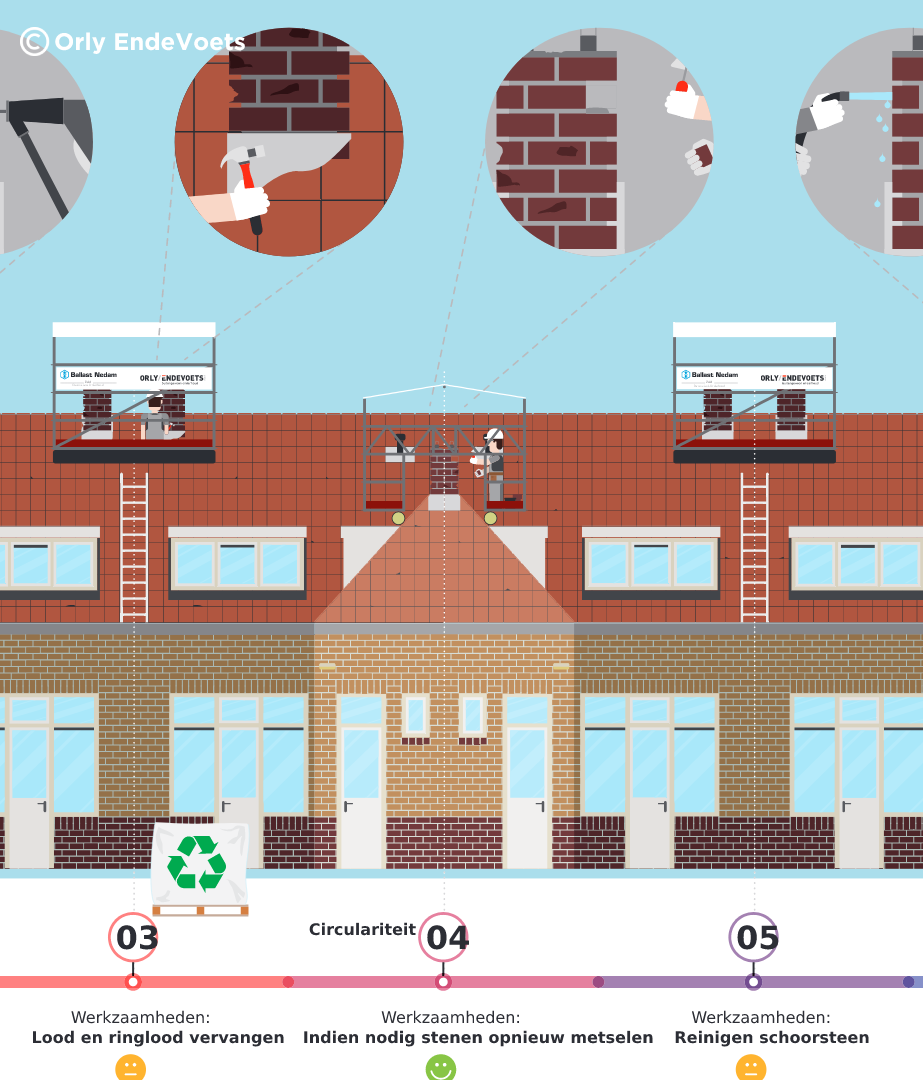Select step 03 circle on the timeline
The width and height of the screenshot is (923, 1080).
(x=134, y=938)
